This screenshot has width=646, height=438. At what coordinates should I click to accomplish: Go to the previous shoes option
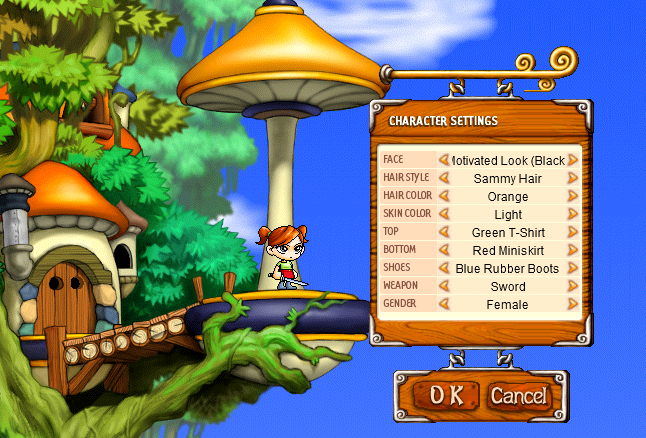click(x=443, y=268)
